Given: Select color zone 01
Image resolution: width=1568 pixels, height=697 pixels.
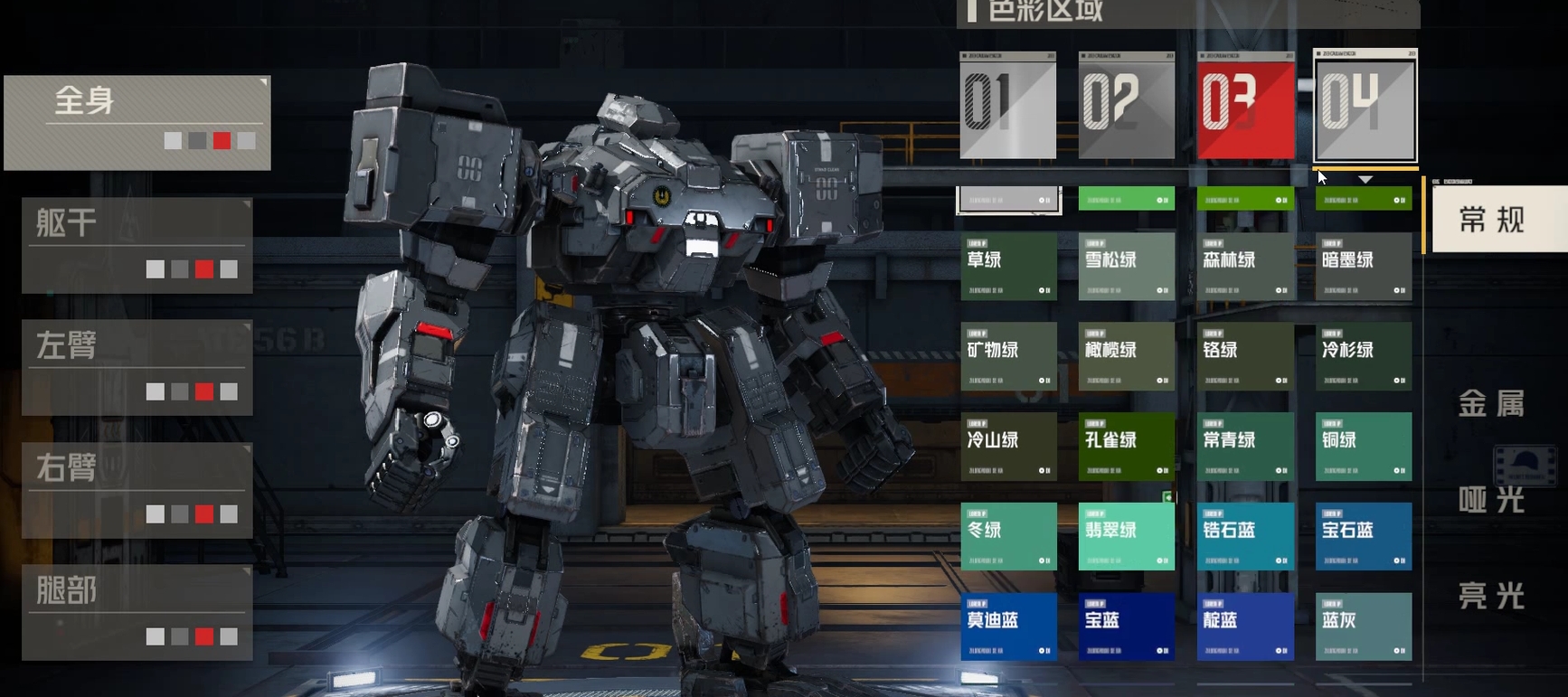Looking at the screenshot, I should [1007, 105].
